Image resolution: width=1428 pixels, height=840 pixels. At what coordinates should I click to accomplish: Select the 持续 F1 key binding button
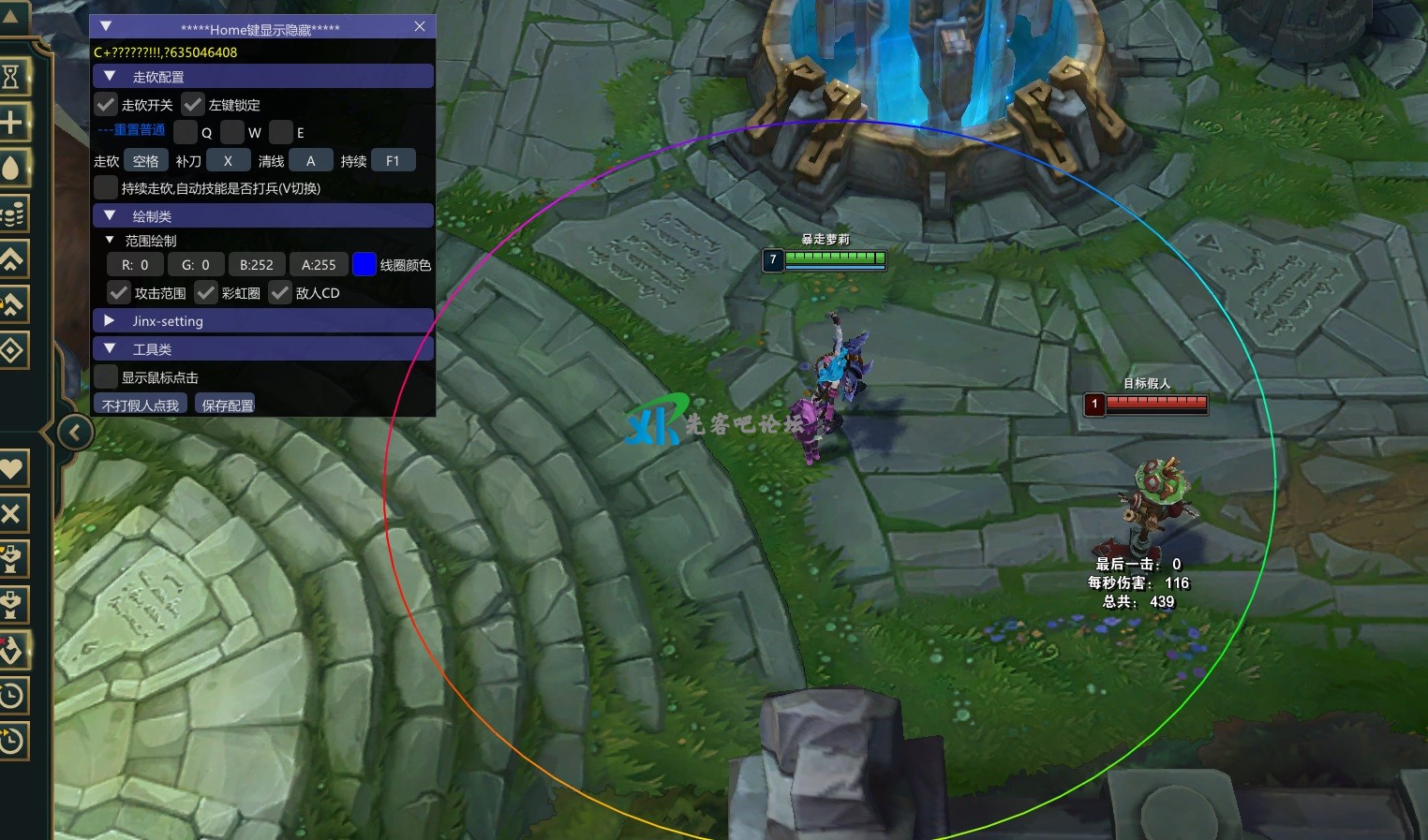(x=393, y=161)
